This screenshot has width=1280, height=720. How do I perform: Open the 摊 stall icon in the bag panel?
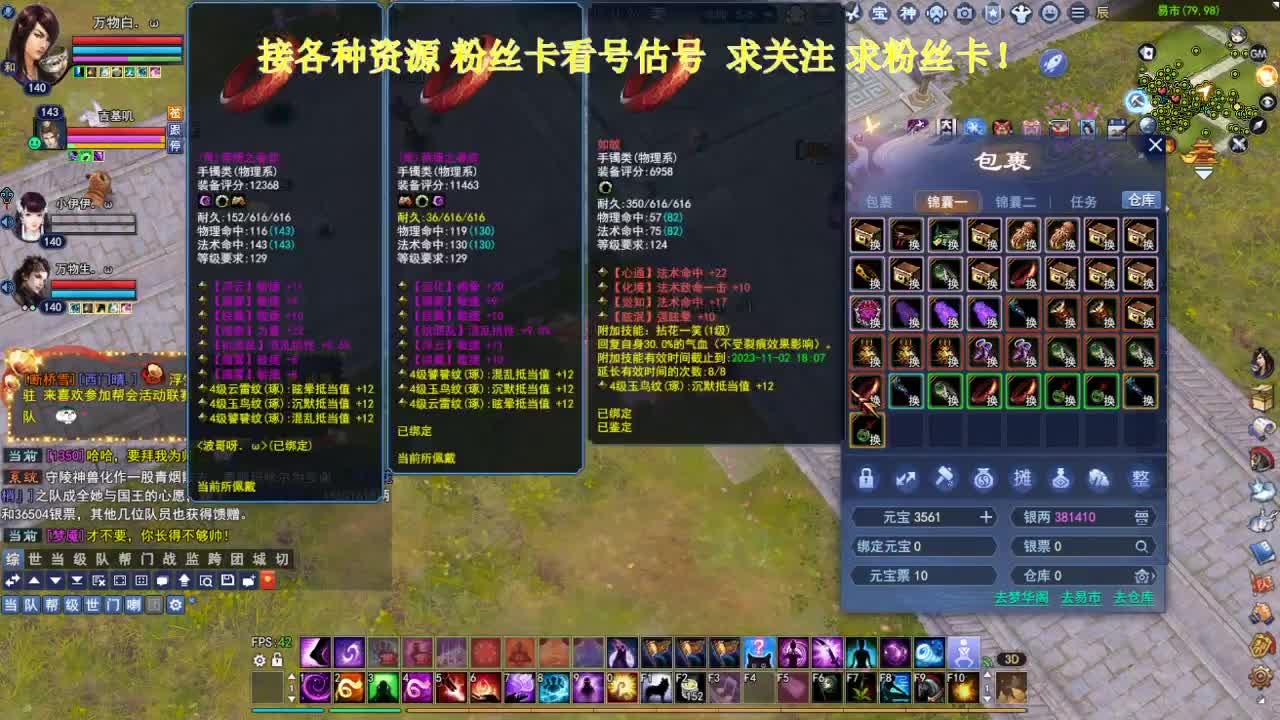(1024, 479)
